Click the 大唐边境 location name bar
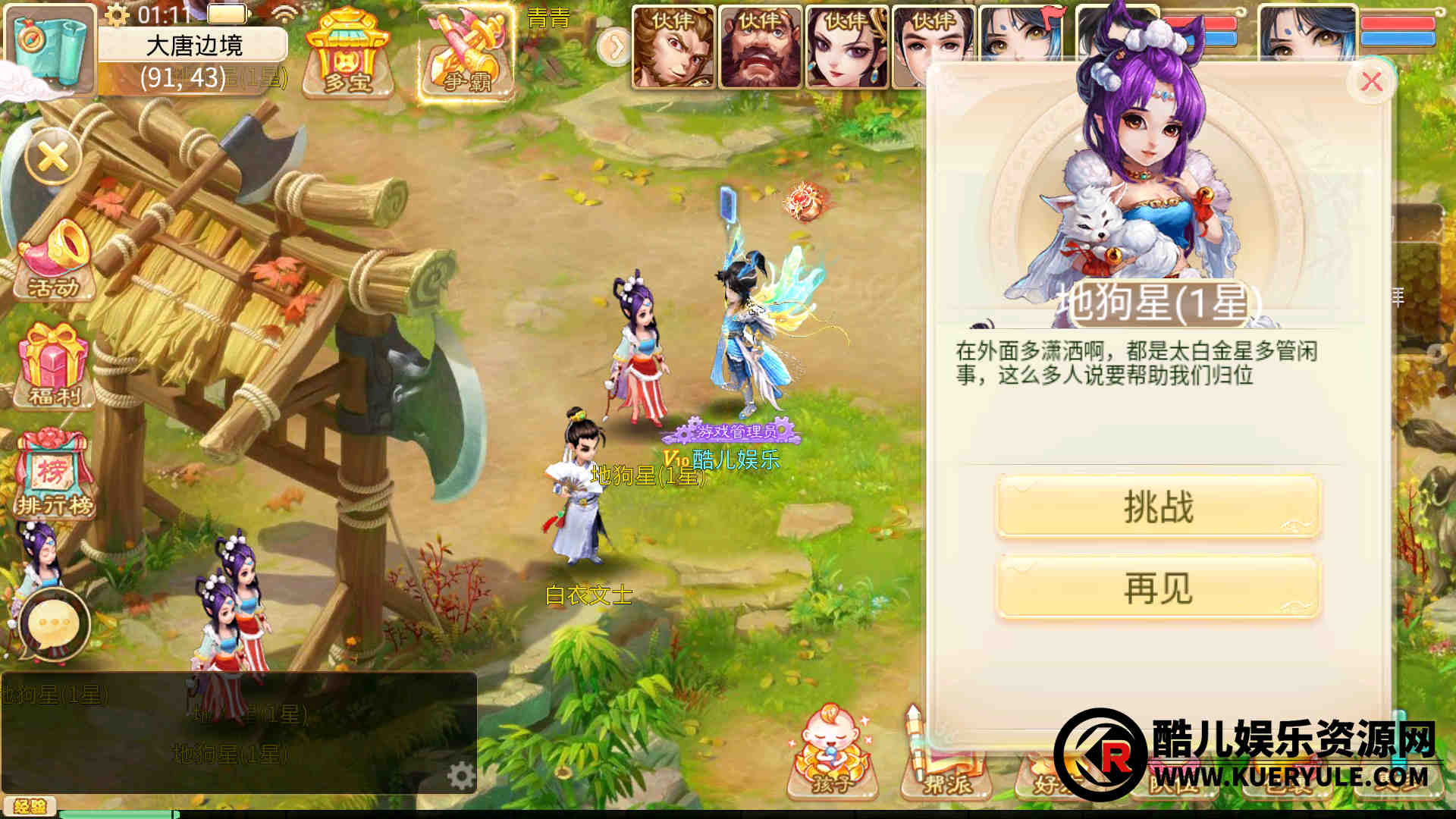The width and height of the screenshot is (1456, 819). tap(193, 45)
